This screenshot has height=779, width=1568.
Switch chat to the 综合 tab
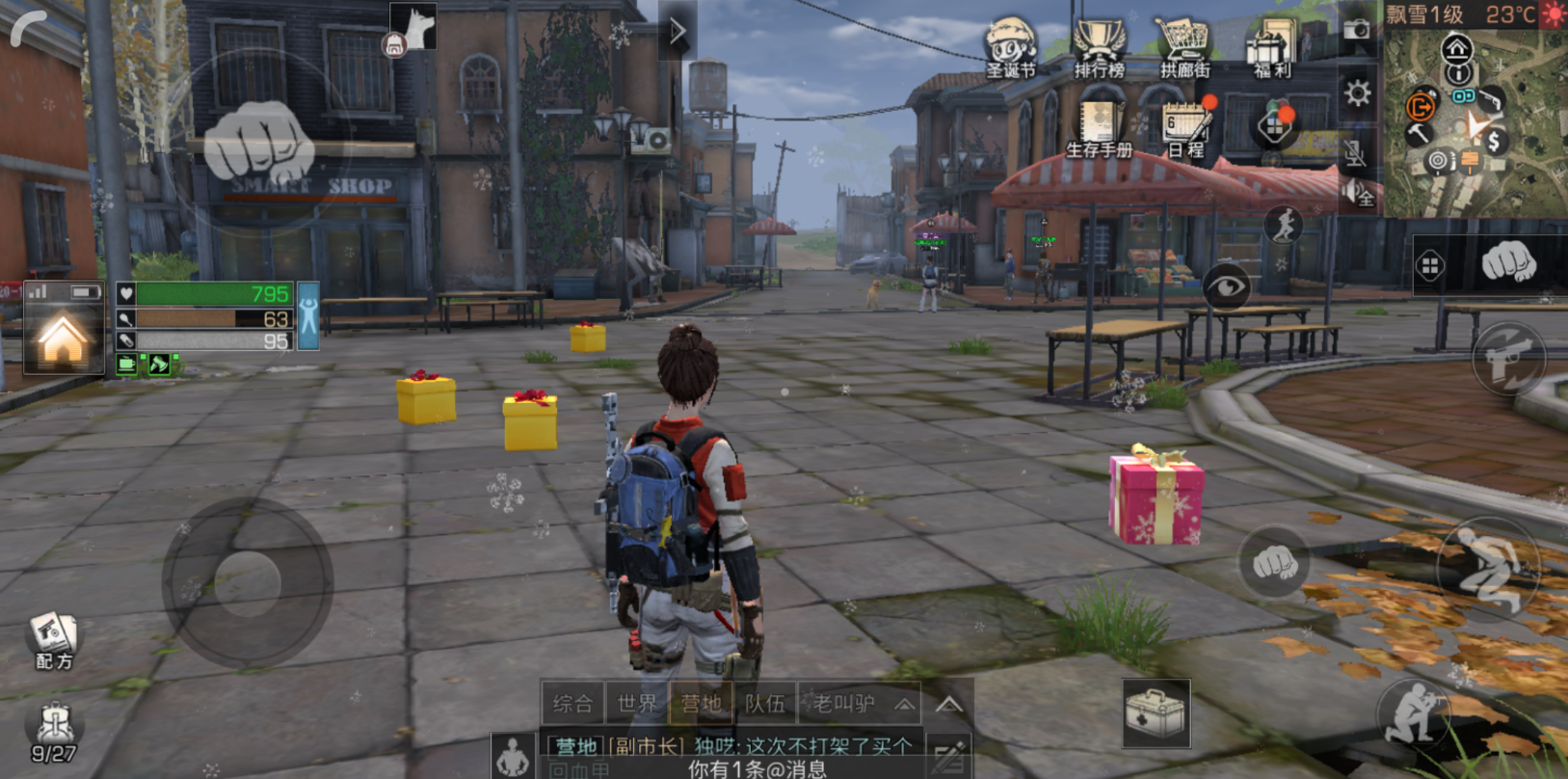572,704
